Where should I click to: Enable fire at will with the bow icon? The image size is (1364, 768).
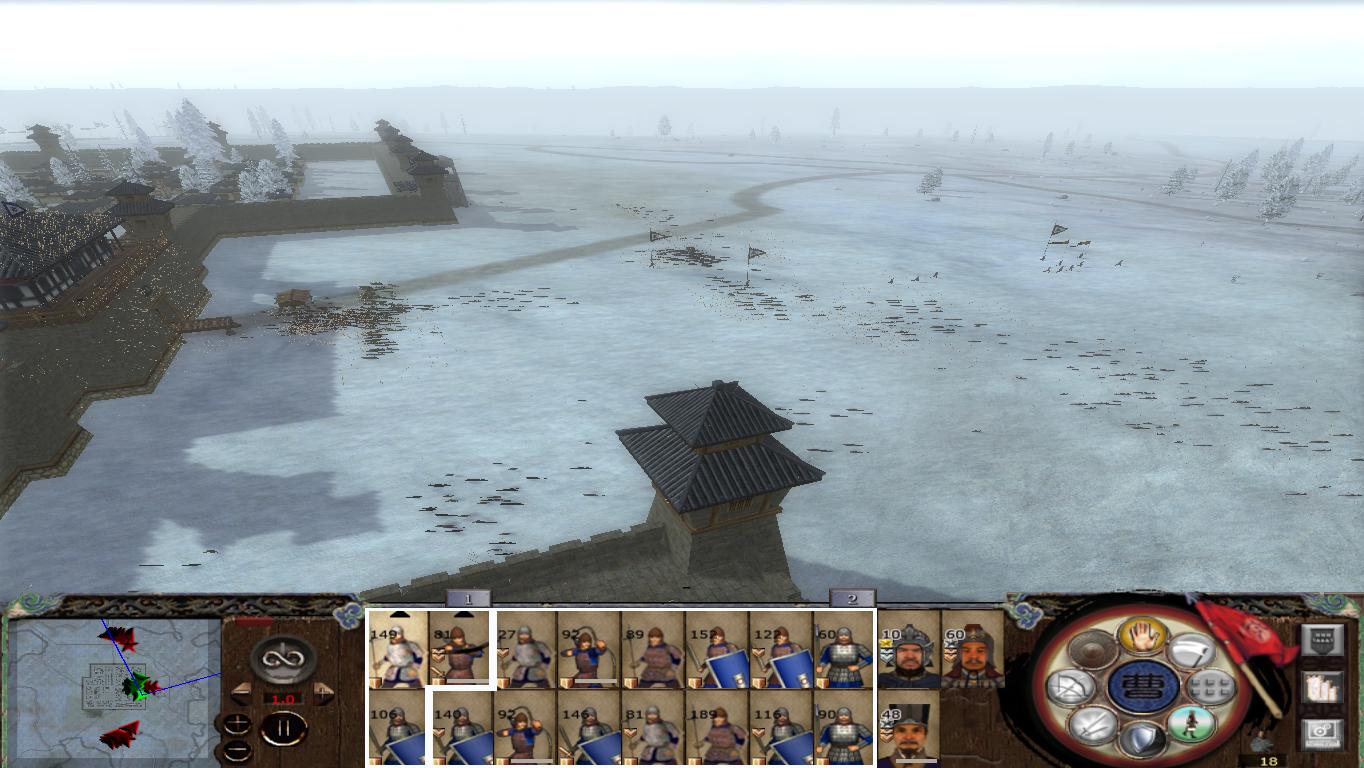click(x=1070, y=687)
